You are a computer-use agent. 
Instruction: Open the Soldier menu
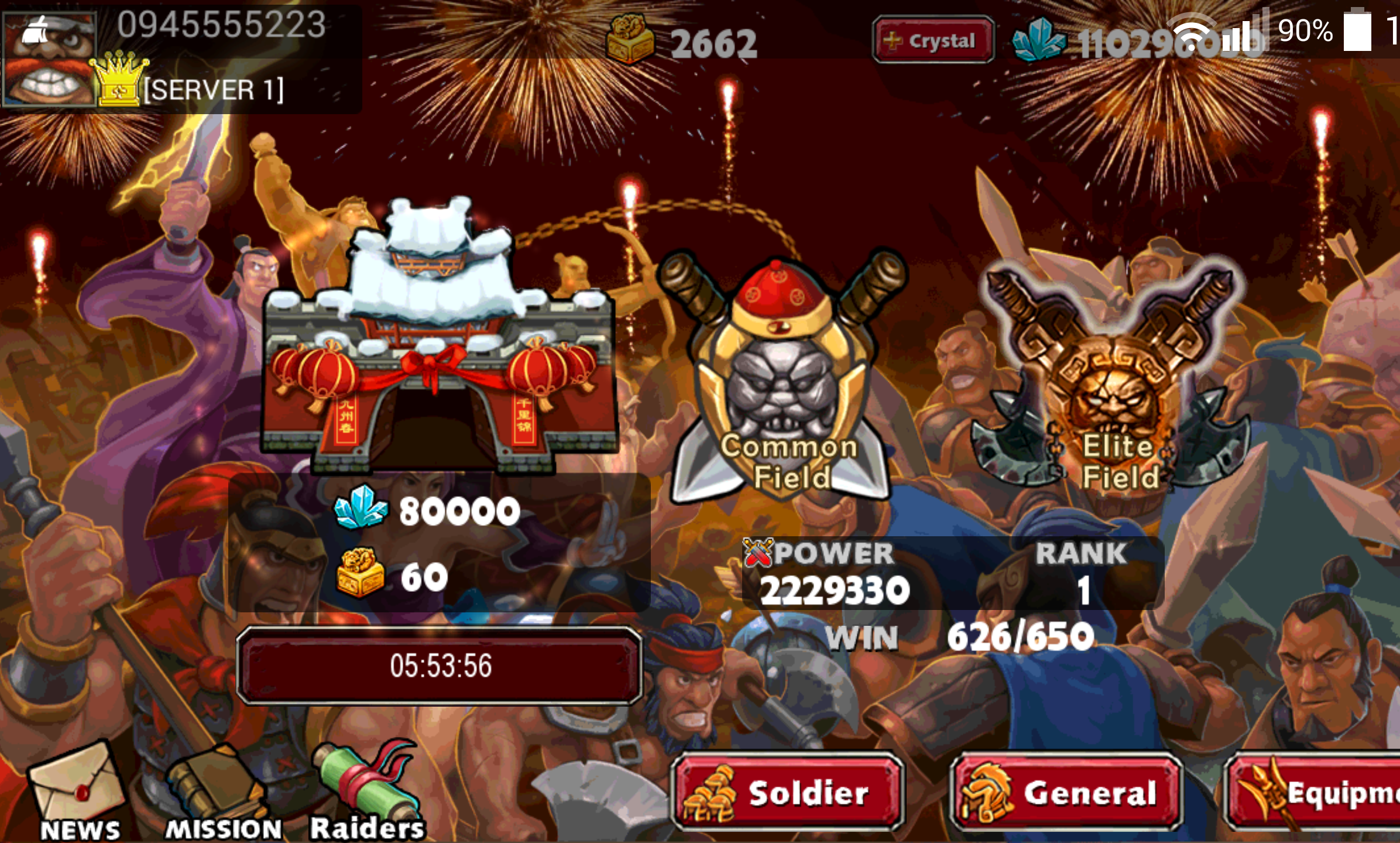pyautogui.click(x=788, y=792)
